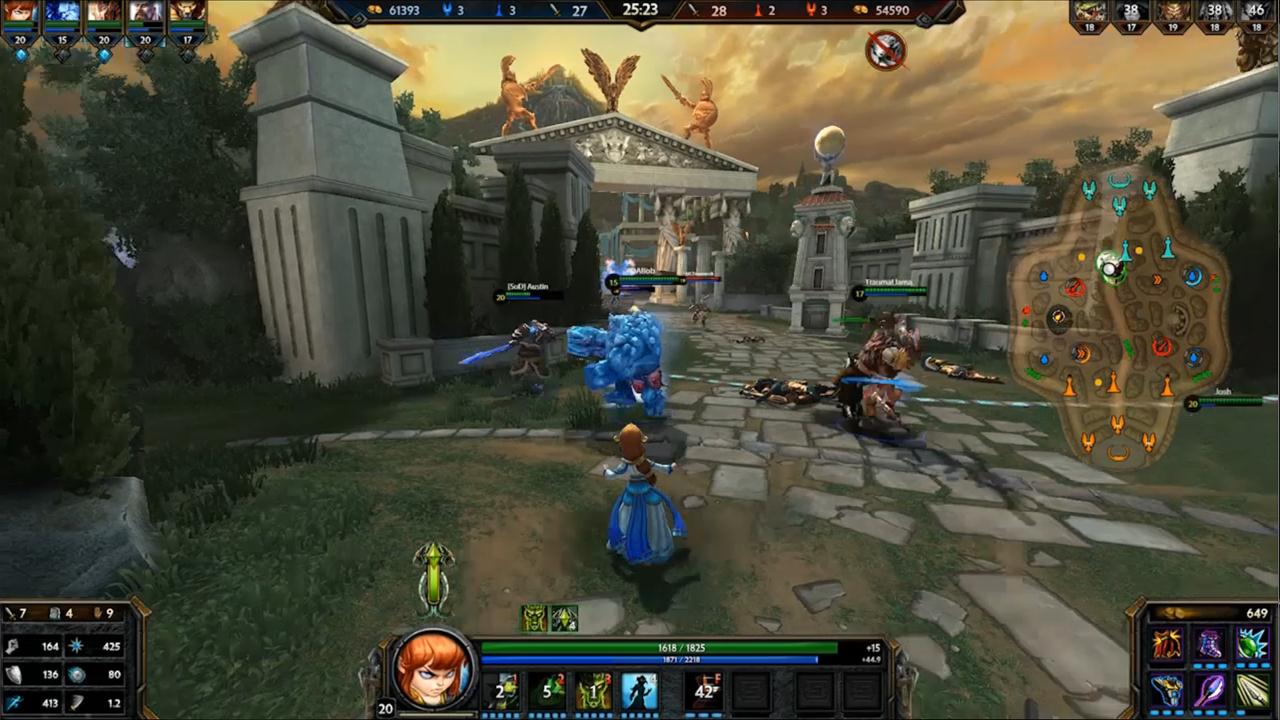
Task: Click the level 46 enemy portrait top right
Action: point(1256,14)
